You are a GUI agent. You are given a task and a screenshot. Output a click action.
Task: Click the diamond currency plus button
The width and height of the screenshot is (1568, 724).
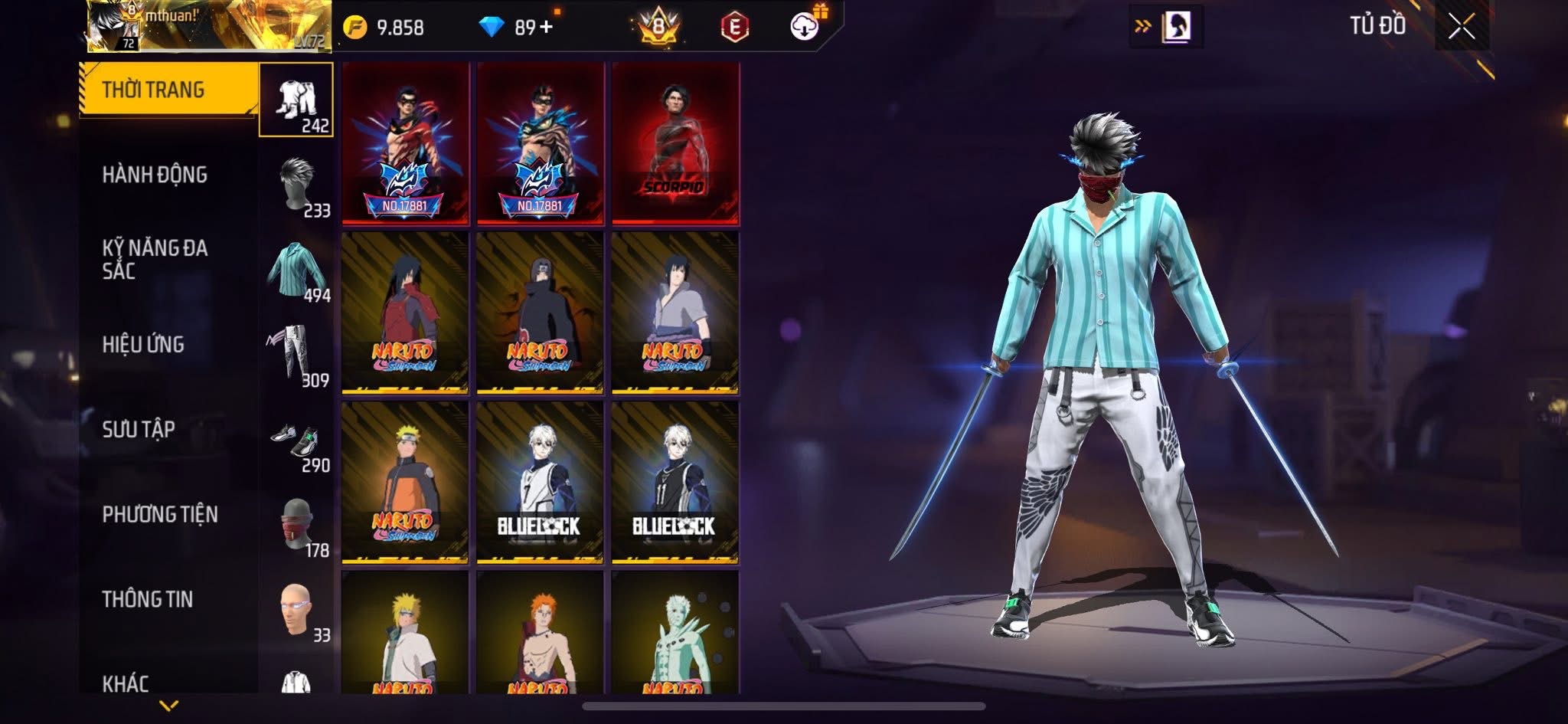[546, 28]
